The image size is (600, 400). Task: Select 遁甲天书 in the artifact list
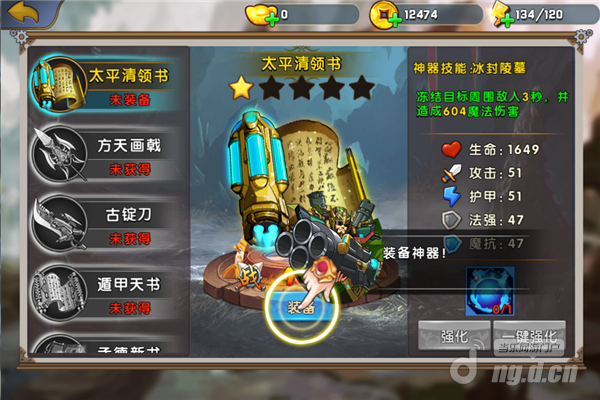pos(108,292)
